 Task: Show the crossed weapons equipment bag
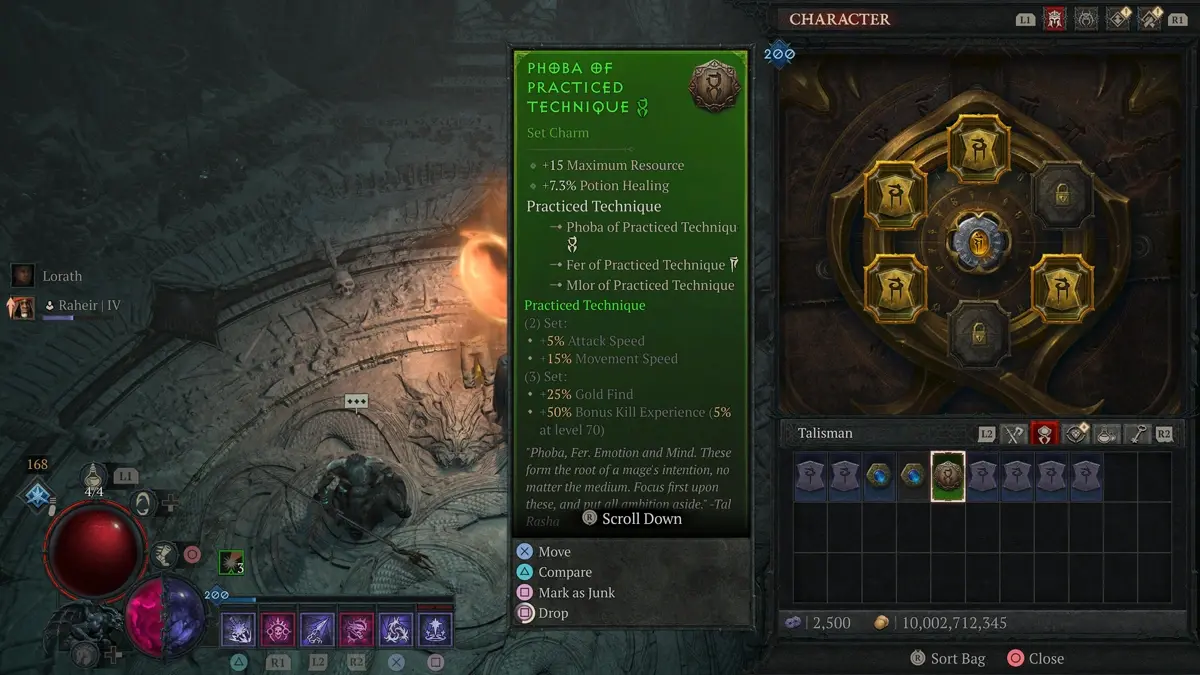pos(1014,434)
